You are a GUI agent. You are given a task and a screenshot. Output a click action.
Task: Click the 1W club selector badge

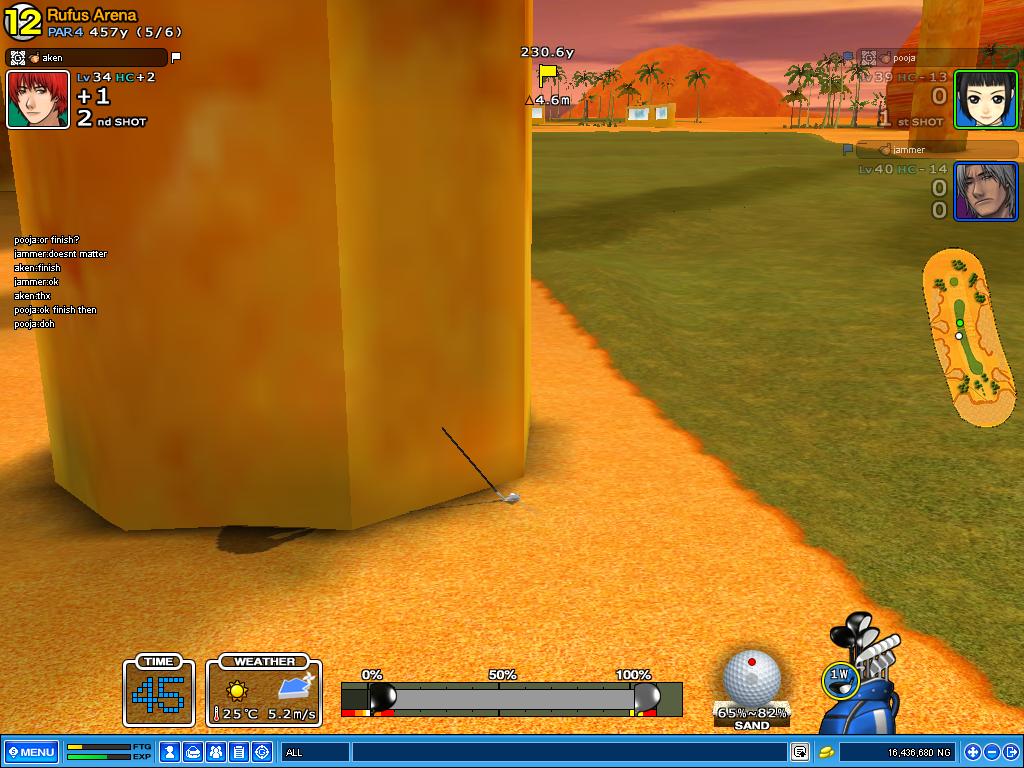point(839,678)
